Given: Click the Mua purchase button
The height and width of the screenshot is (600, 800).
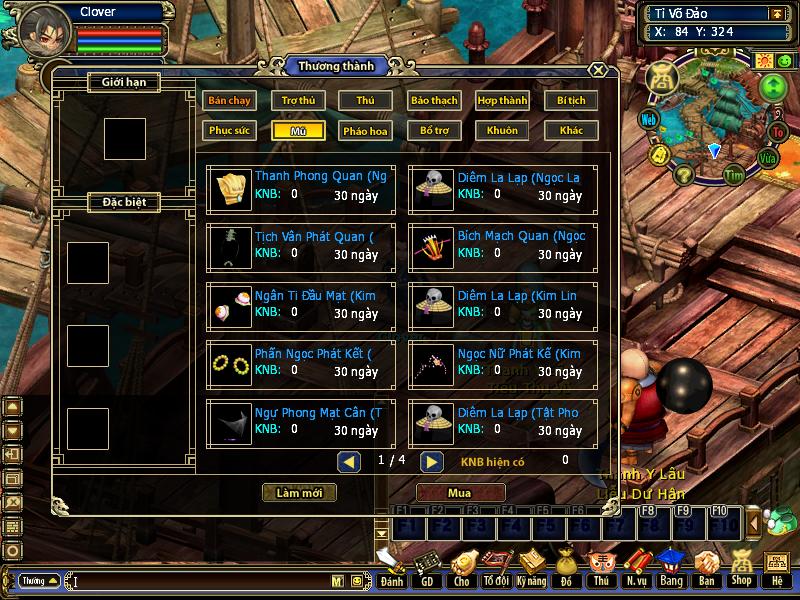Looking at the screenshot, I should [x=460, y=493].
